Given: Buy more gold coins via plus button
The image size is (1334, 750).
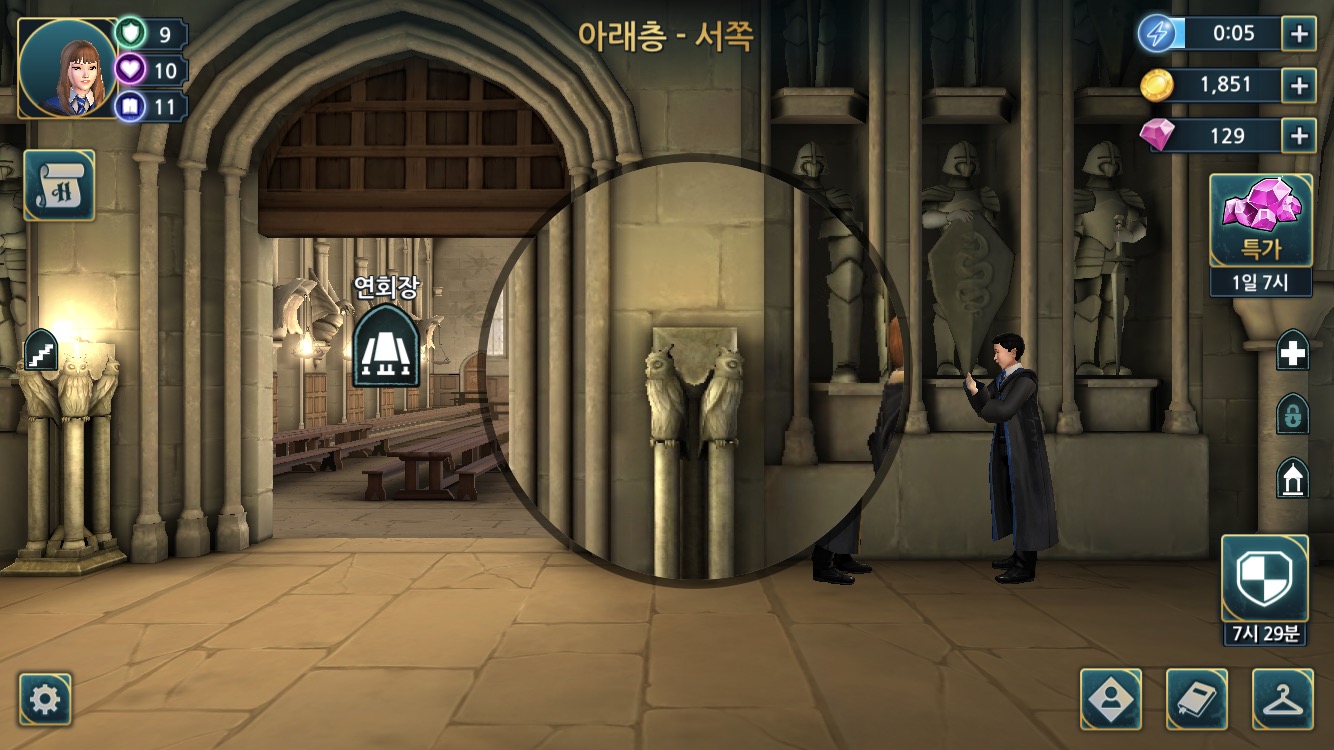Looking at the screenshot, I should tap(1298, 85).
